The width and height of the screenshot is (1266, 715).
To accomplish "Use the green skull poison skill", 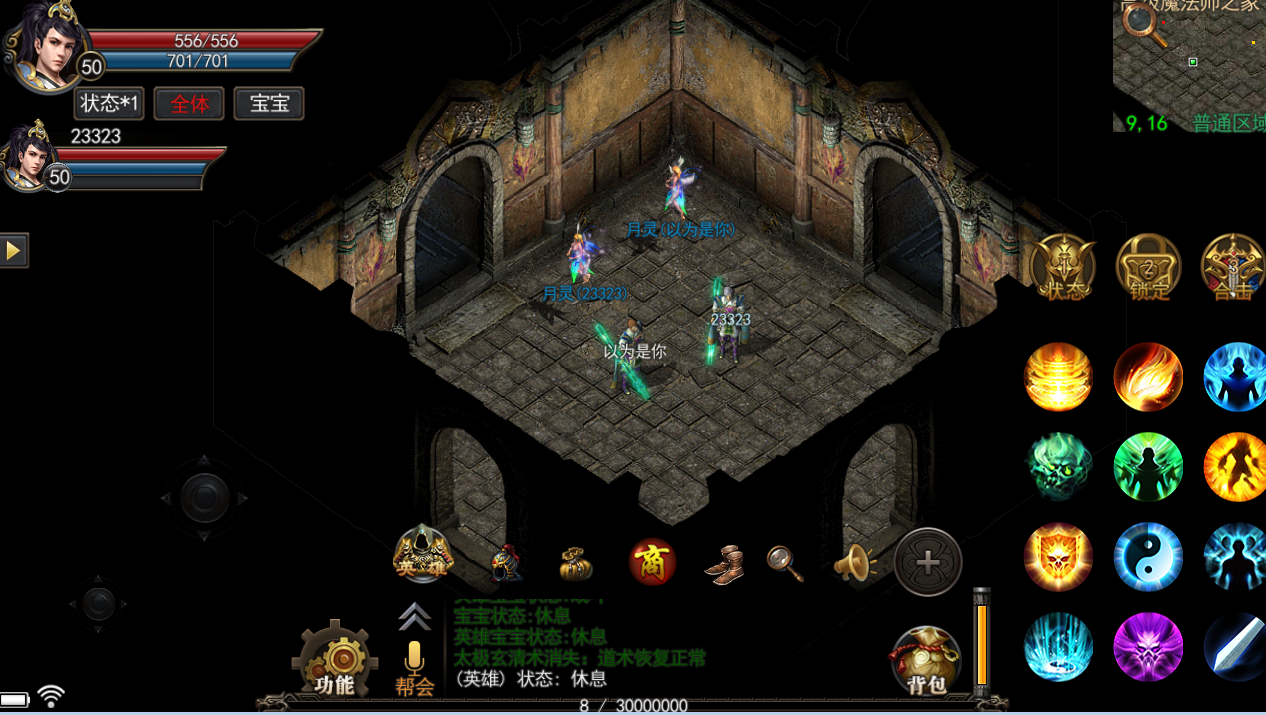I will pyautogui.click(x=1059, y=467).
